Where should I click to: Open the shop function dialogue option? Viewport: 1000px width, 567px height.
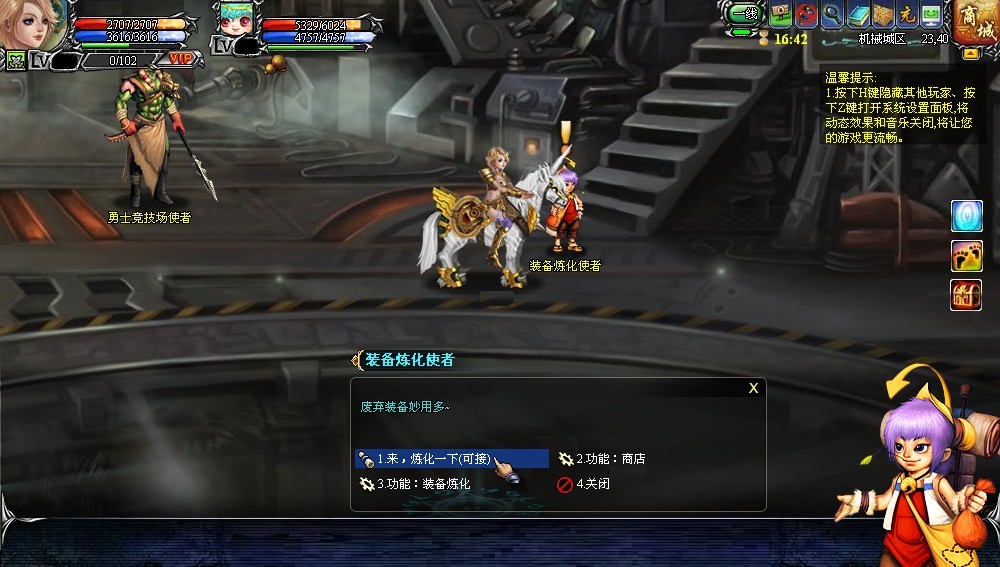coord(610,459)
